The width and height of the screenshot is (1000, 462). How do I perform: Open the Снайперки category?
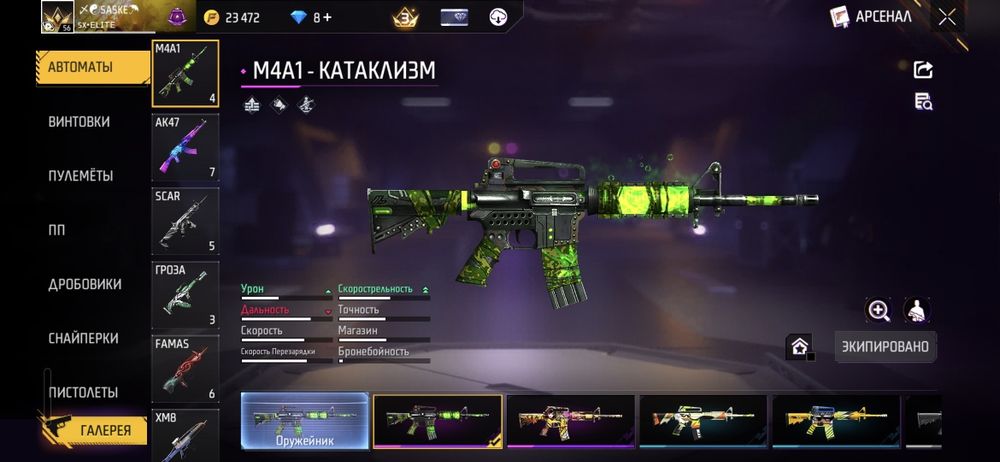(x=83, y=338)
